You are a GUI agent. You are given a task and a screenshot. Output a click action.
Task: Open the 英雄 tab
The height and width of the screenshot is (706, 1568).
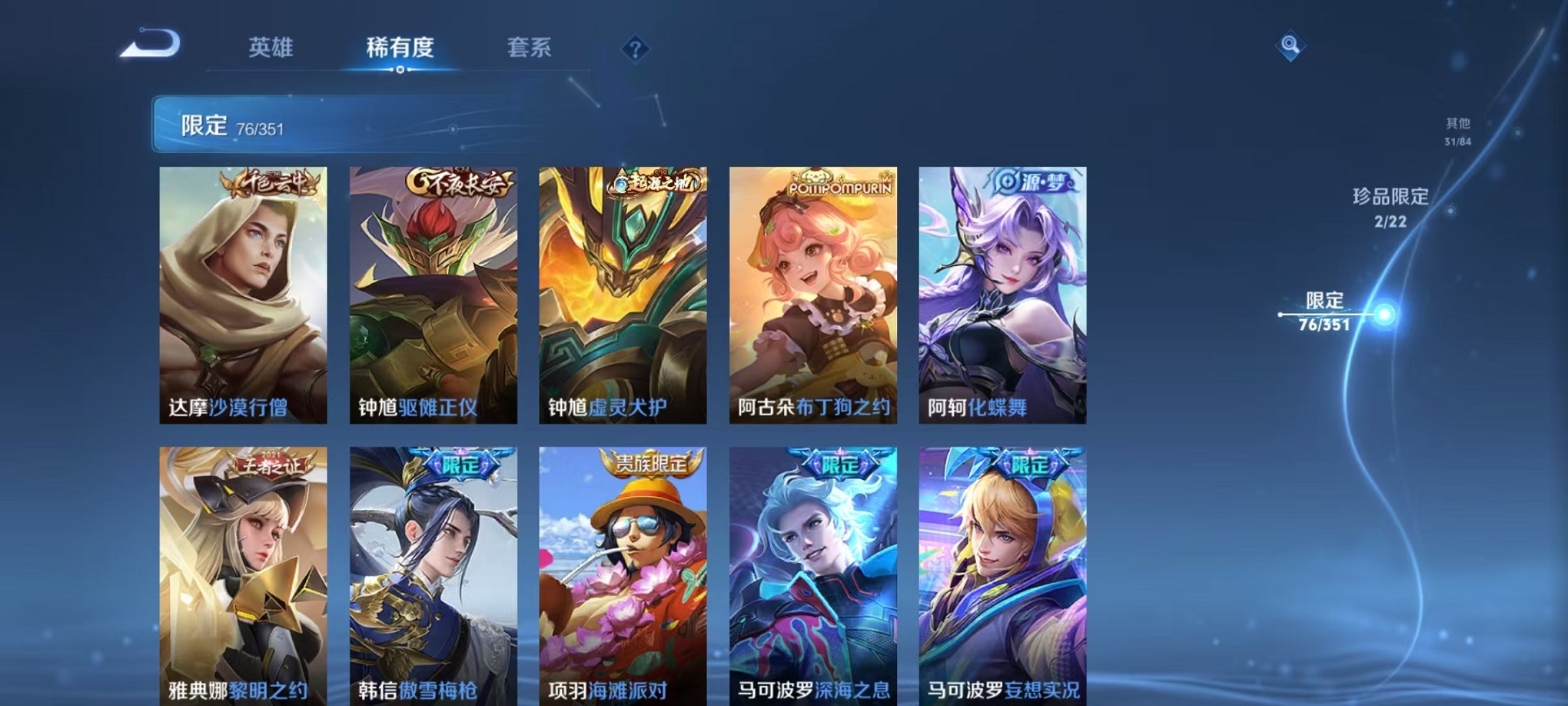(x=272, y=48)
